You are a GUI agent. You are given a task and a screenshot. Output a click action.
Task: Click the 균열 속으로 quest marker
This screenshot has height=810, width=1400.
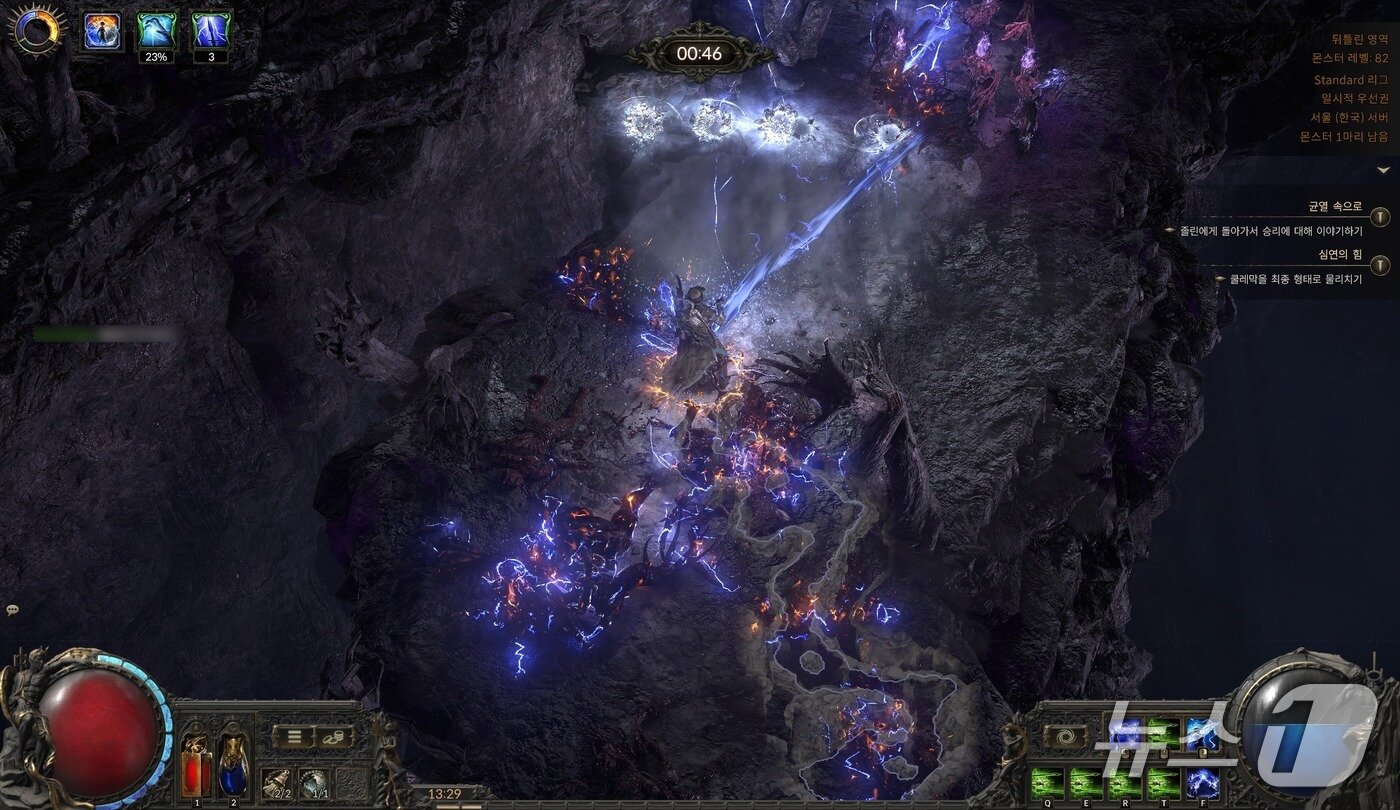click(x=1380, y=216)
